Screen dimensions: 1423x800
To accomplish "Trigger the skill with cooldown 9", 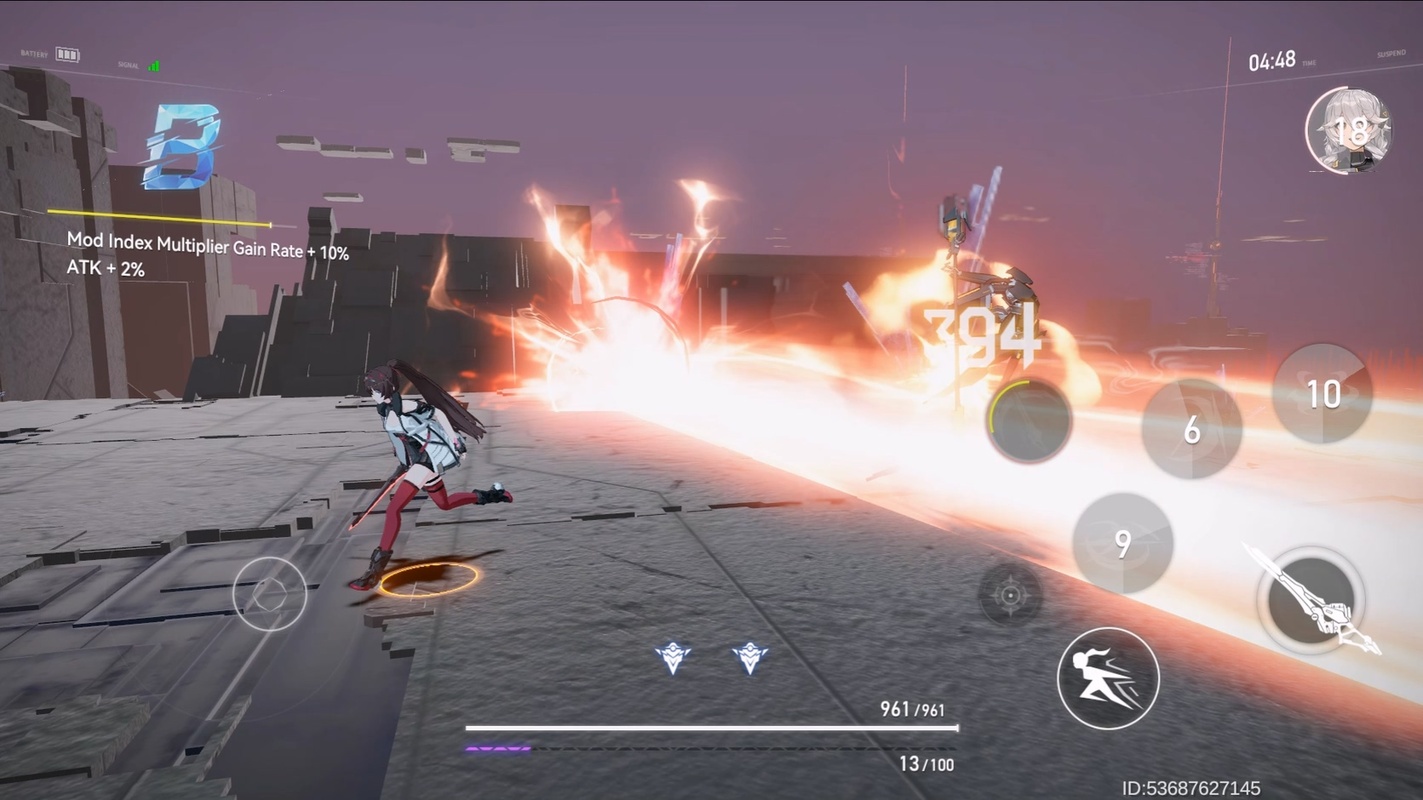I will pos(1122,543).
